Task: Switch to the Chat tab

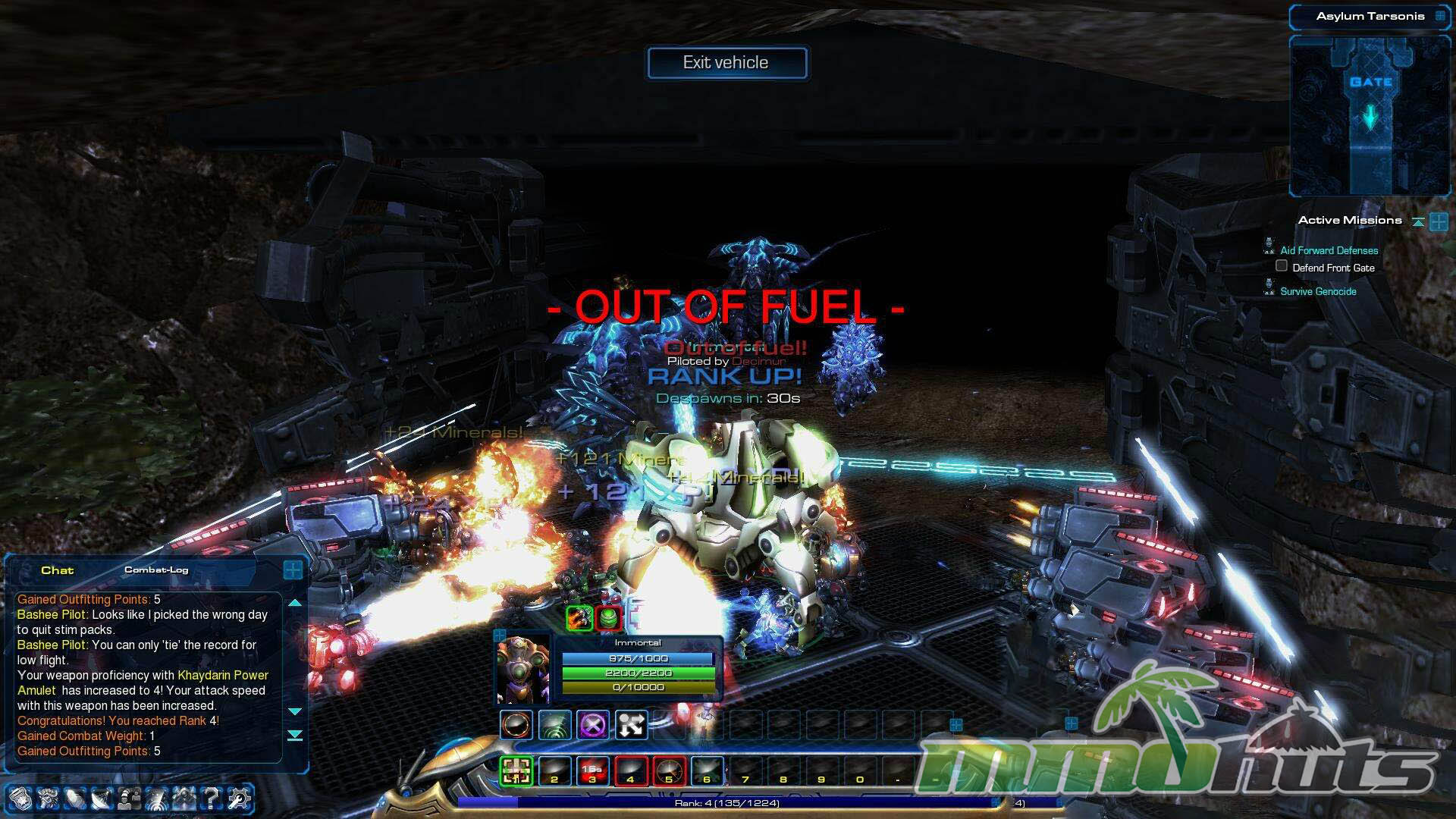Action: 57,570
